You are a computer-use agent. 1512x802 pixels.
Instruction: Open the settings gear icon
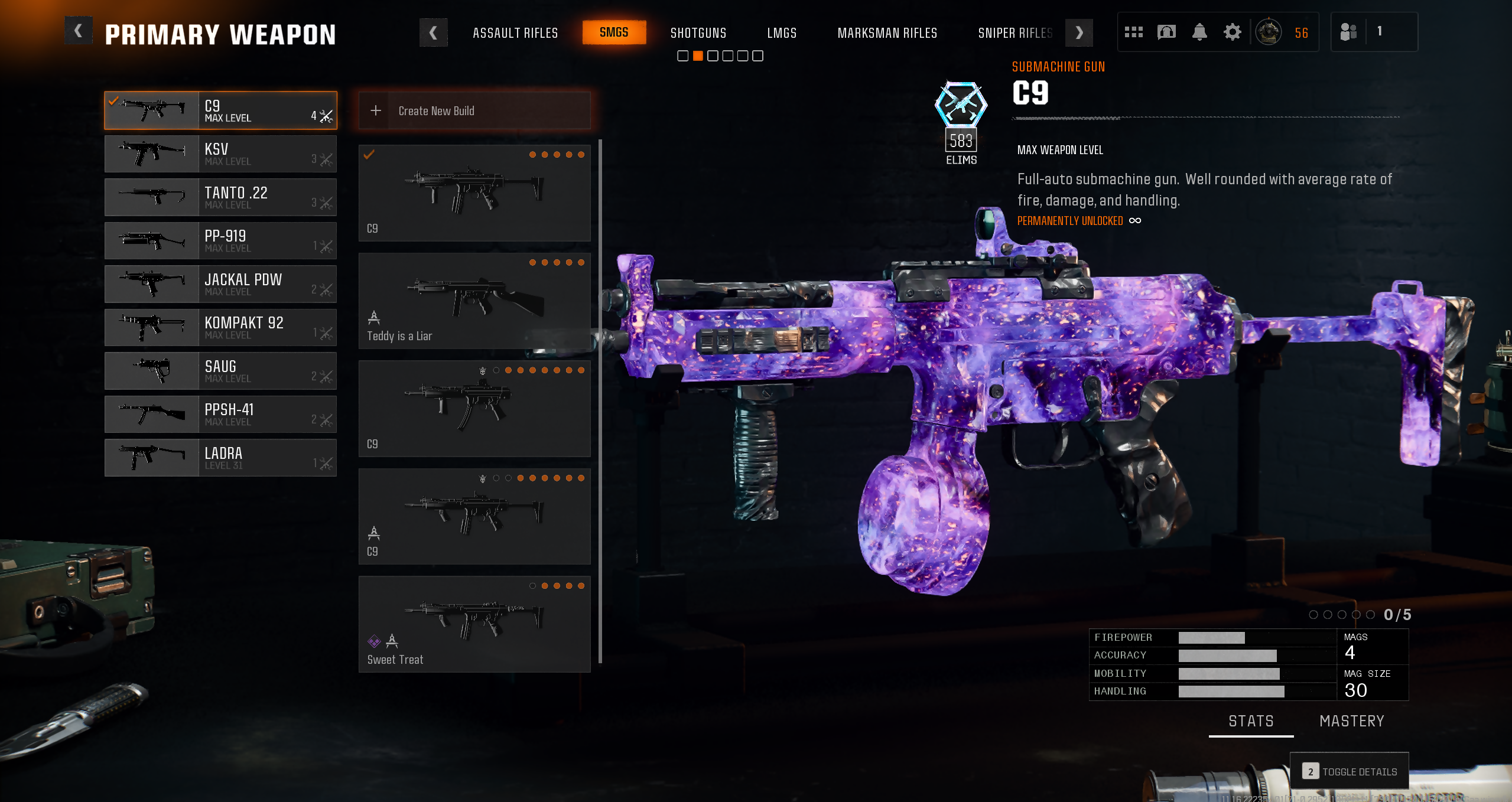tap(1232, 32)
